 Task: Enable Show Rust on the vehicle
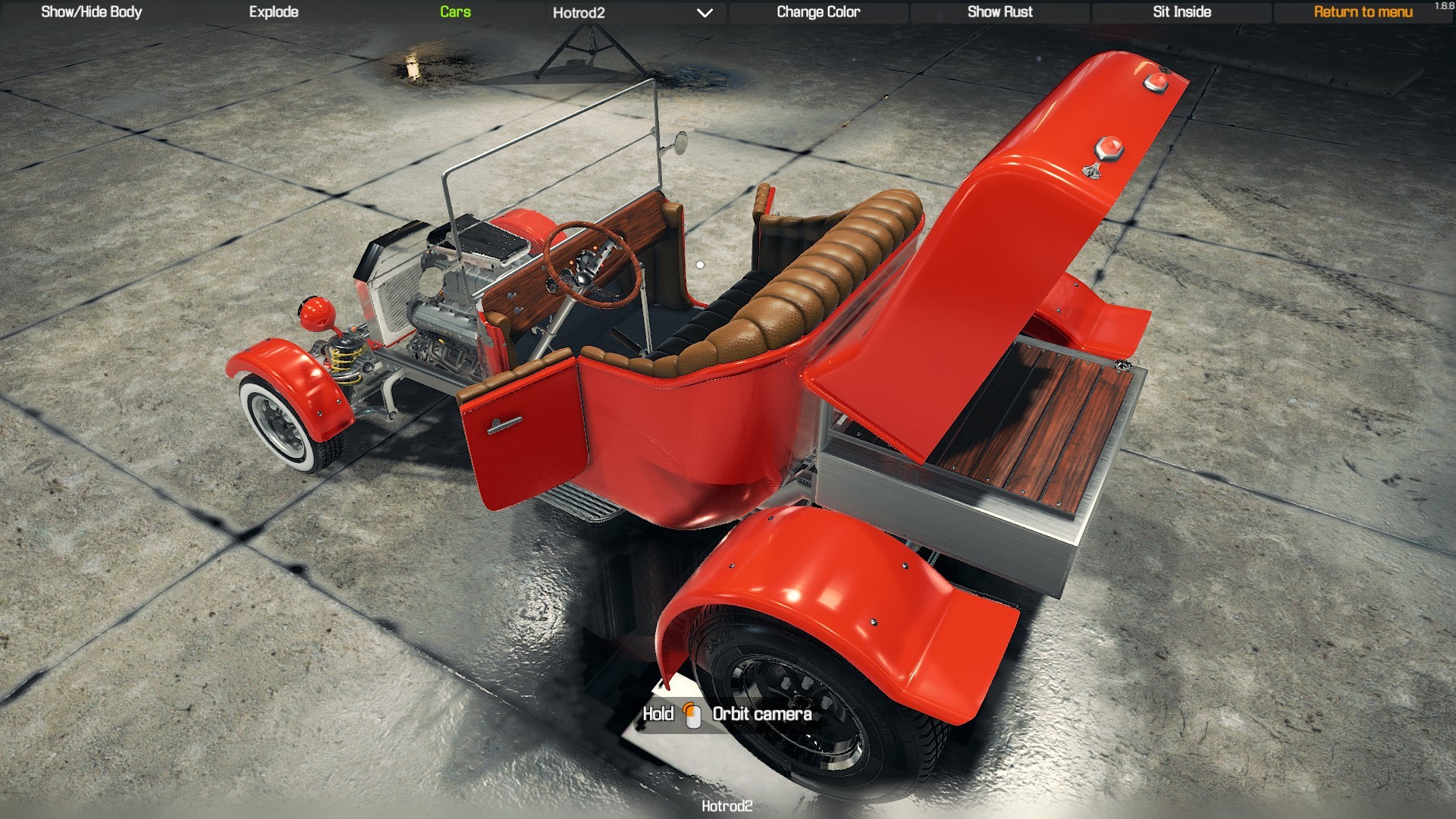pyautogui.click(x=999, y=12)
